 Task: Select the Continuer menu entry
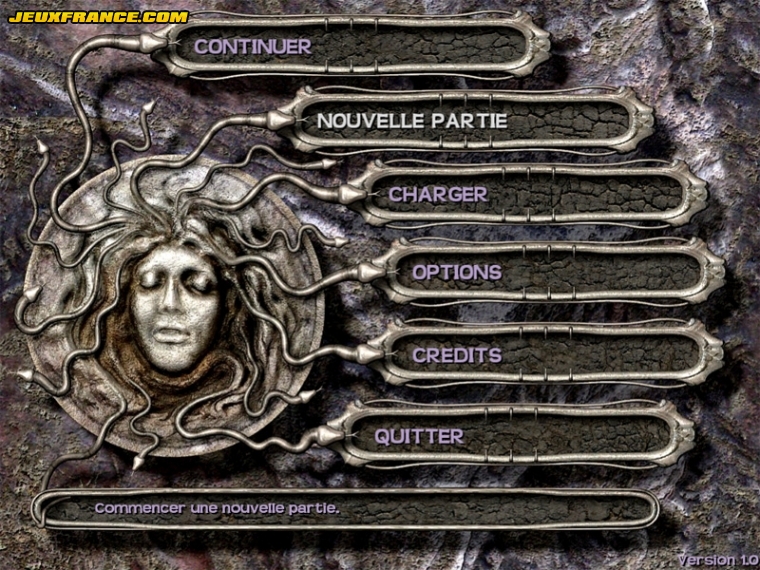click(x=253, y=46)
